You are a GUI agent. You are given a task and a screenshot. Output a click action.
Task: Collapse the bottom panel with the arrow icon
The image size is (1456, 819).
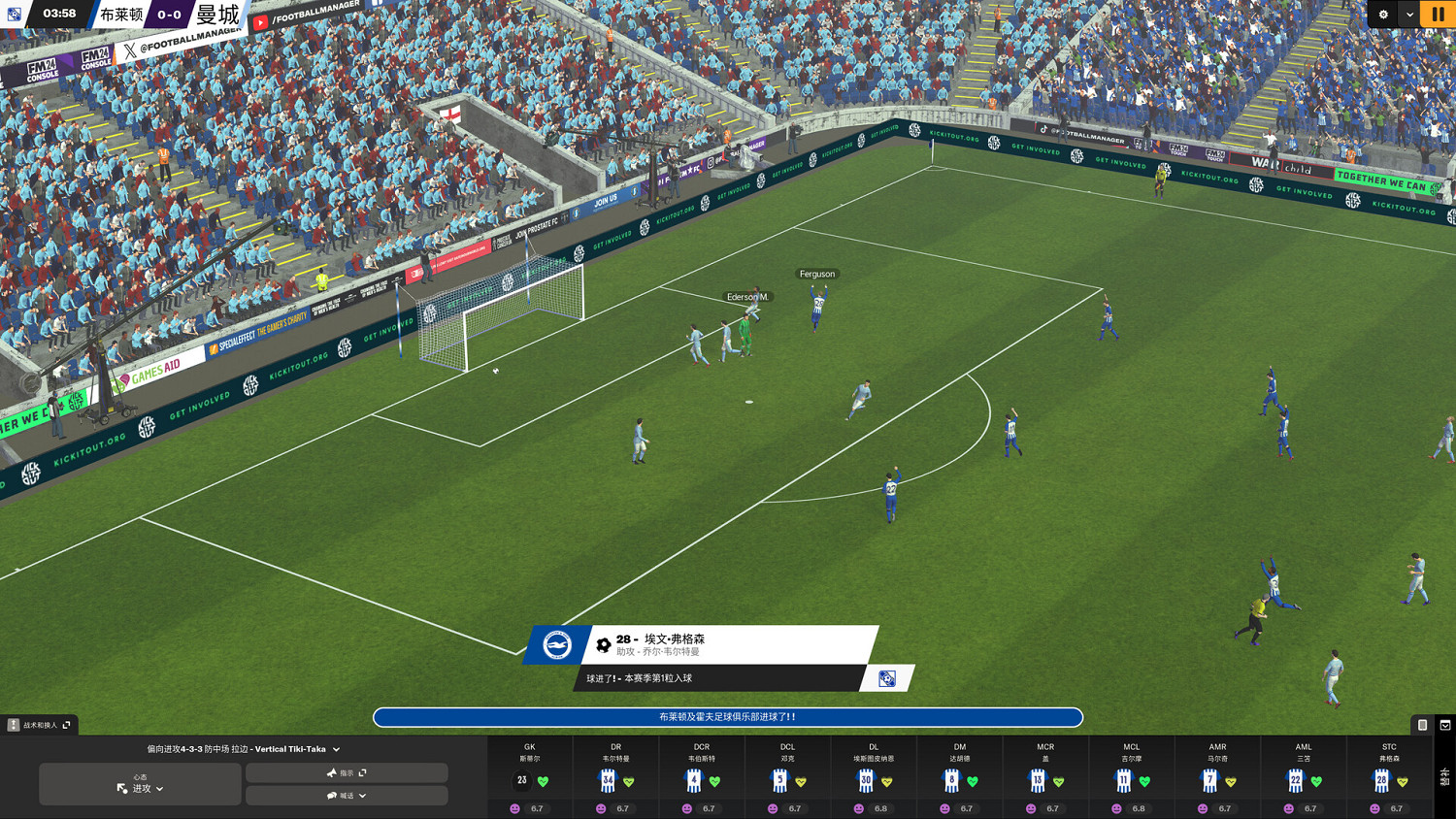pos(1445,725)
